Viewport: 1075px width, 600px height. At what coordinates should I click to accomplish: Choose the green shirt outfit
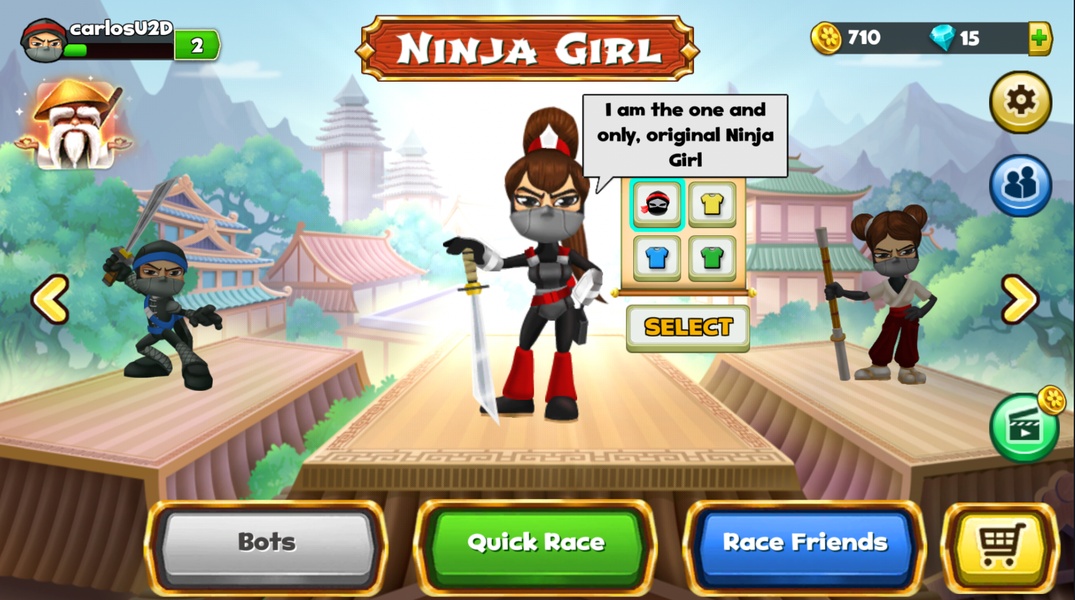click(712, 257)
